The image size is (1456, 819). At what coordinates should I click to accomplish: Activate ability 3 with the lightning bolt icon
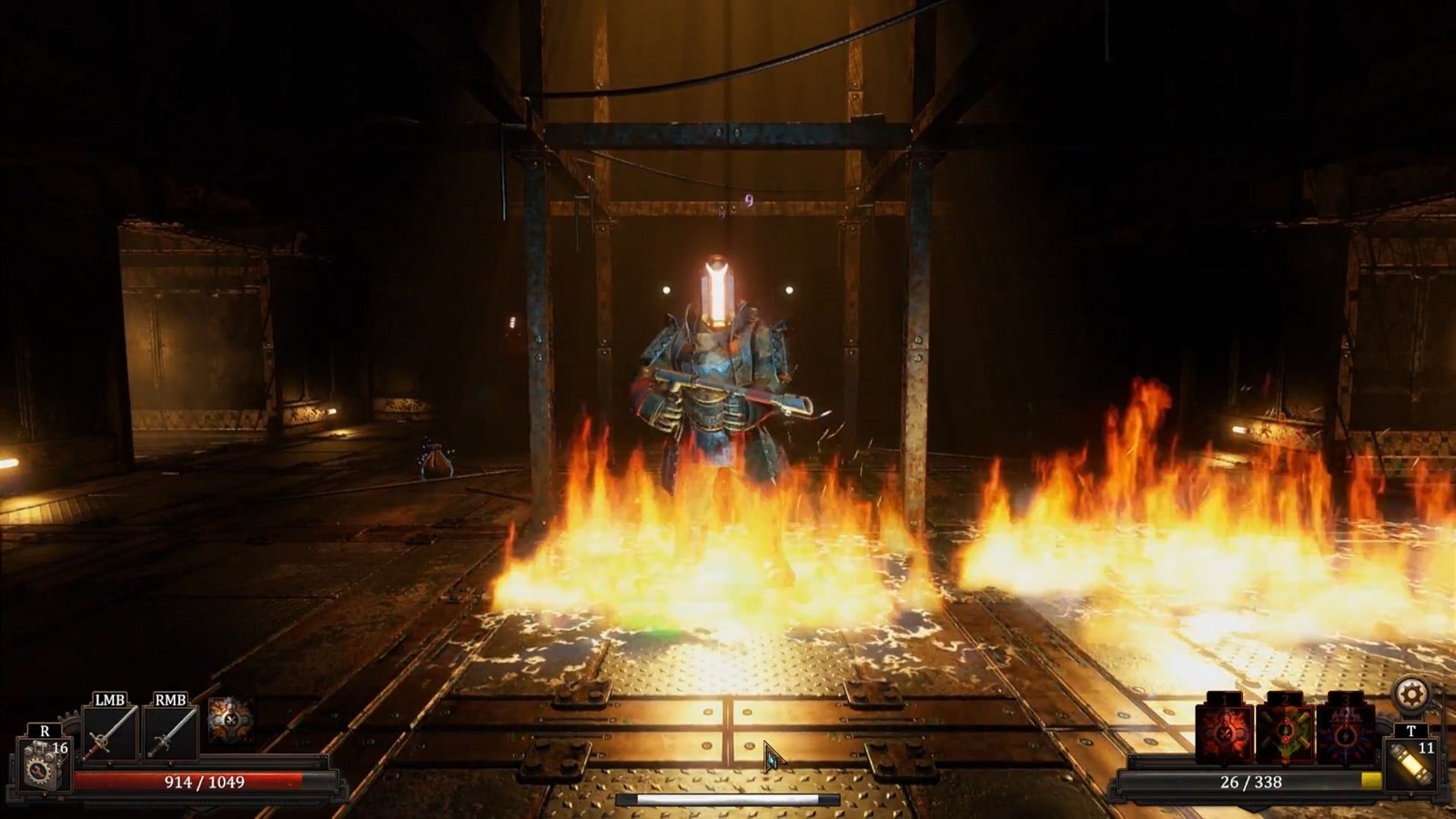(x=1345, y=733)
